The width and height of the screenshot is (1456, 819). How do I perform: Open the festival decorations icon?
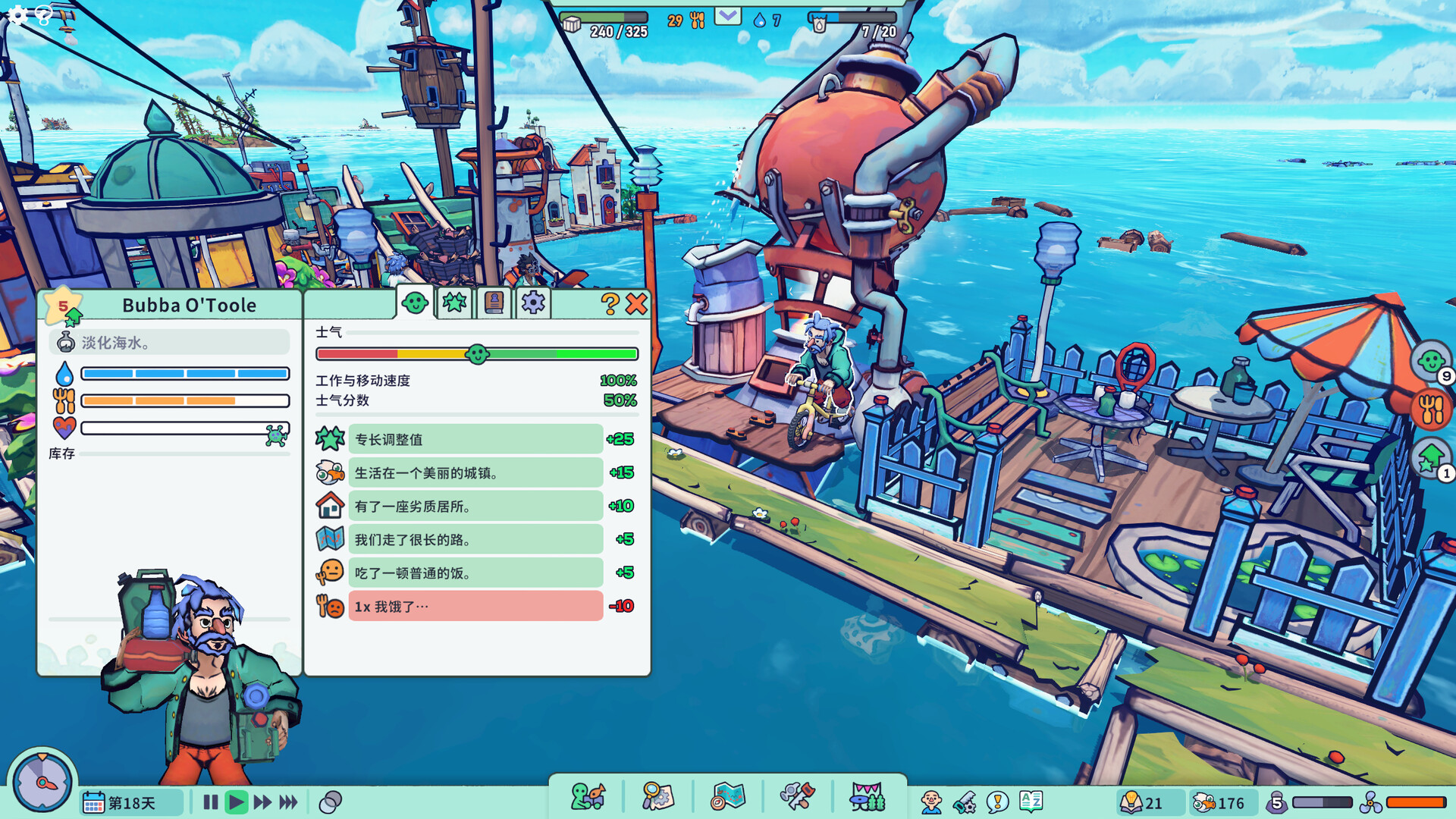[868, 797]
